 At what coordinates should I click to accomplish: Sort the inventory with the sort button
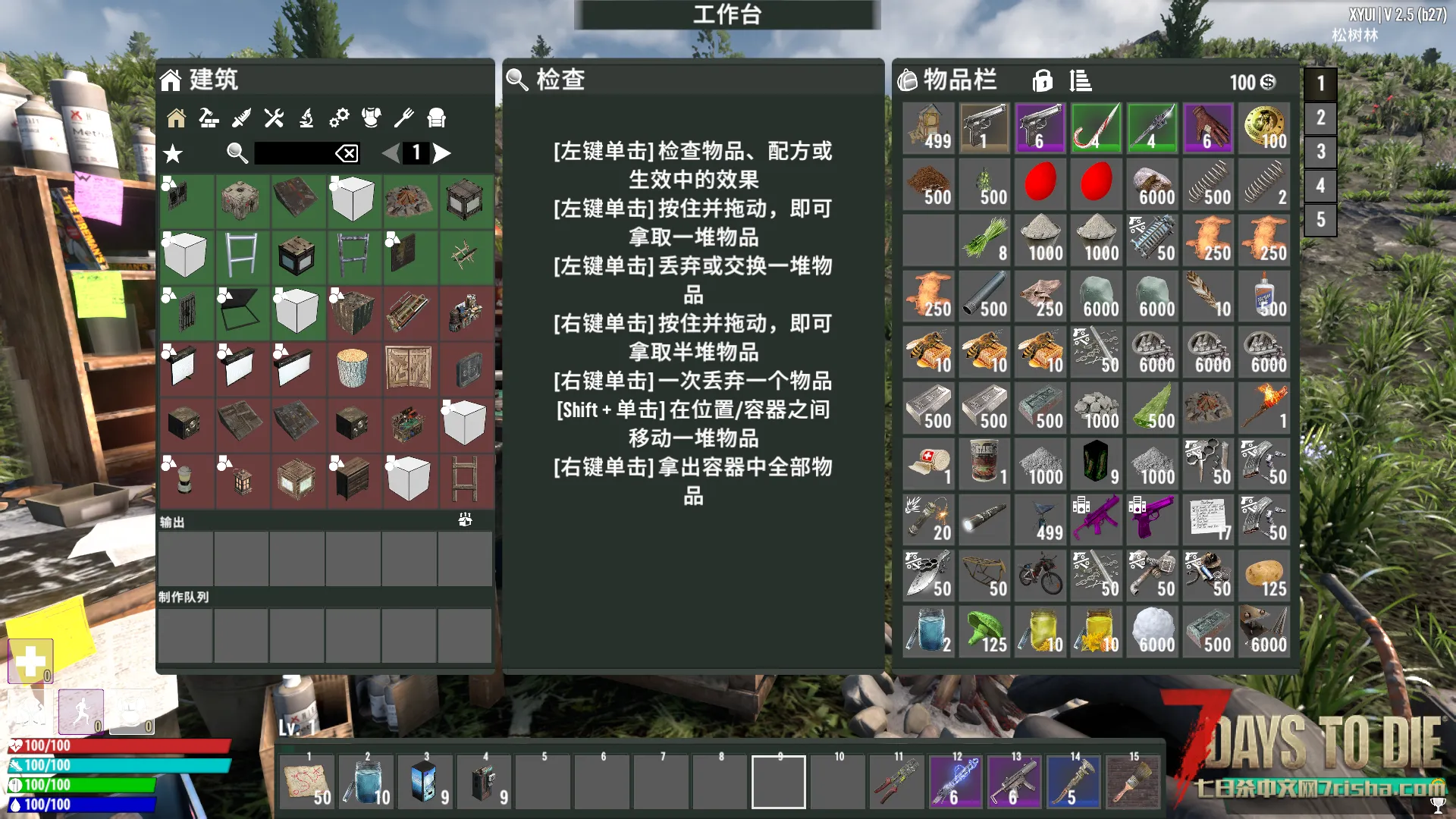[1081, 80]
